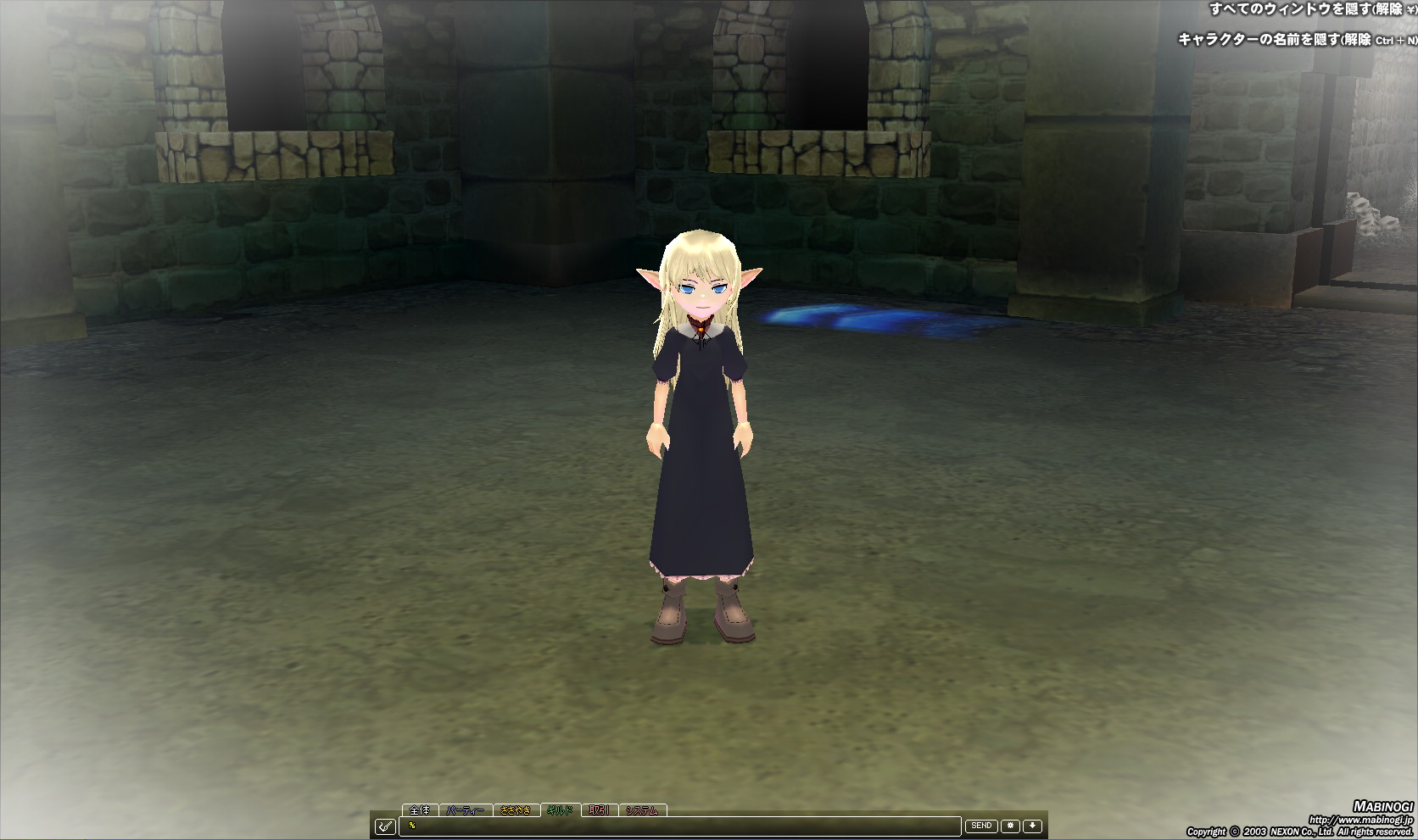Viewport: 1418px width, 840px height.
Task: Select the 全体 (All) chat tab
Action: click(x=420, y=809)
